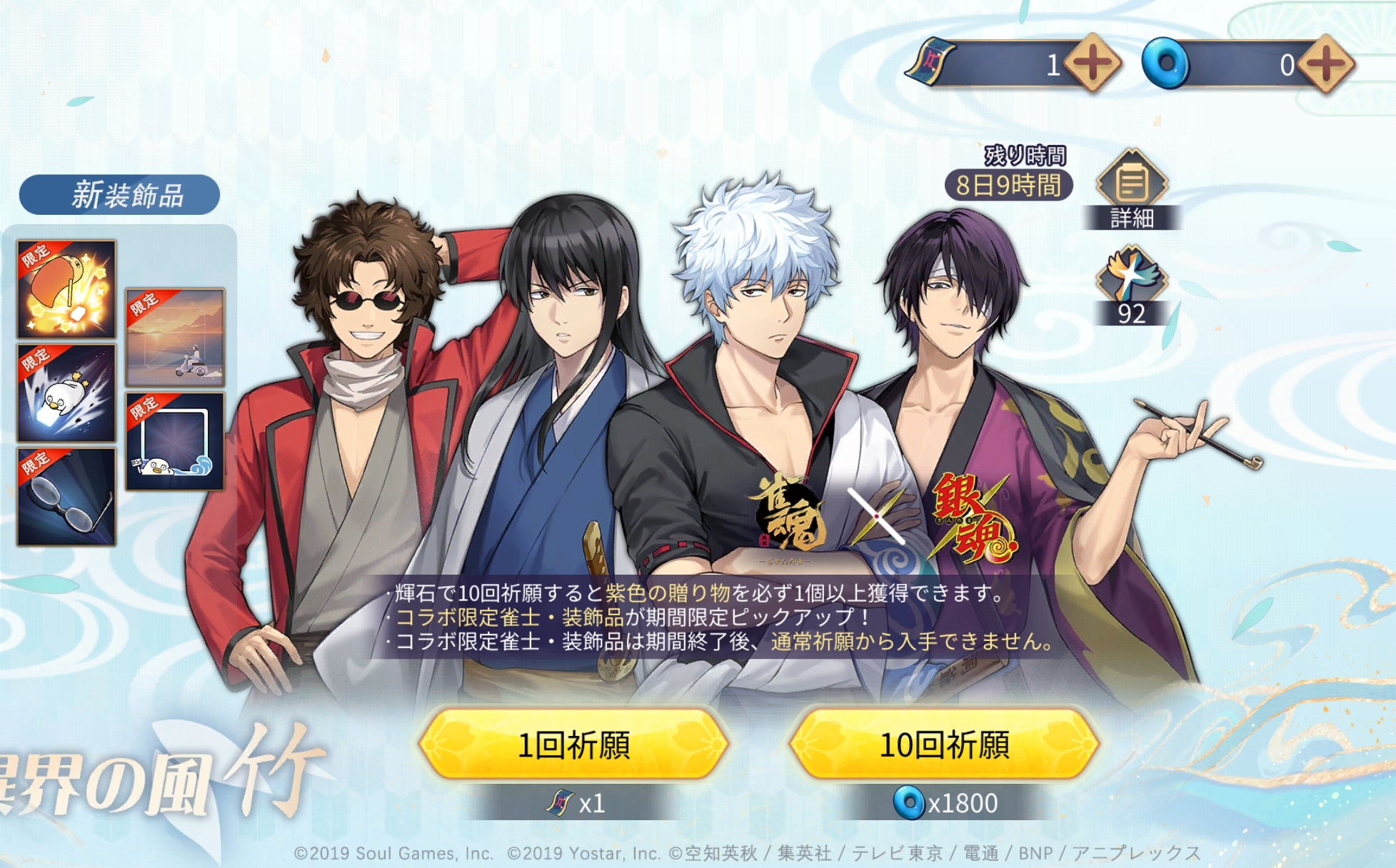Start the 10回祈願 ten-pull

pos(943,745)
